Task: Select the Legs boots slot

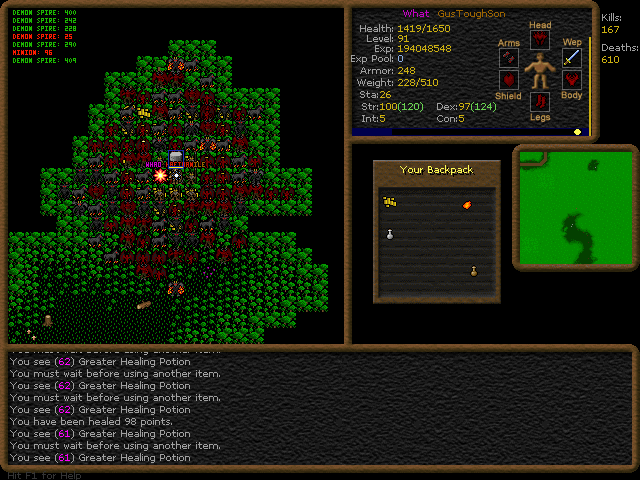Action: pyautogui.click(x=540, y=101)
